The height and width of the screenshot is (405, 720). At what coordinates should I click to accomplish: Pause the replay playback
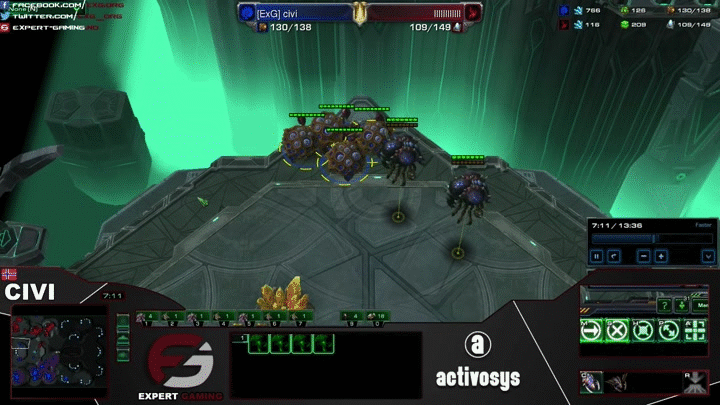(x=598, y=256)
